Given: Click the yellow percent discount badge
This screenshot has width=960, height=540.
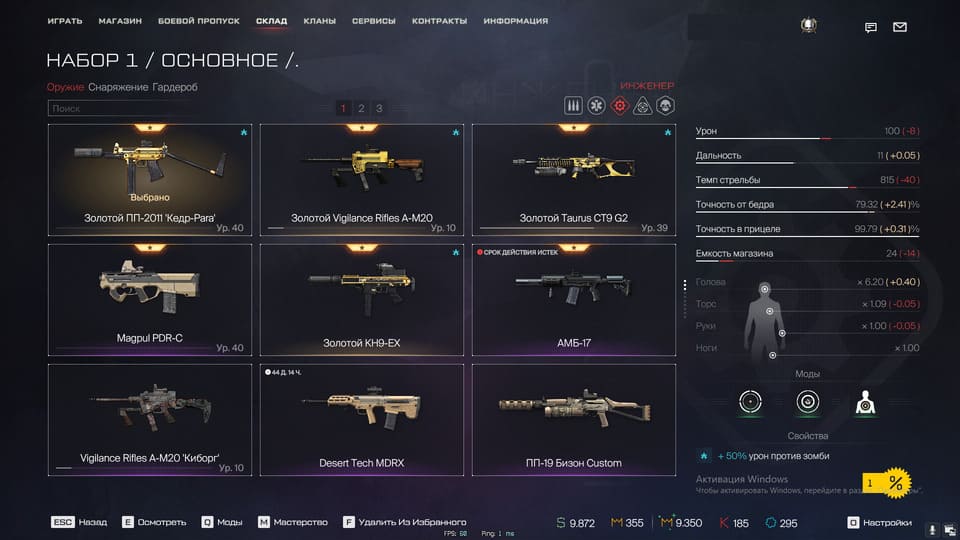Looking at the screenshot, I should (x=895, y=484).
